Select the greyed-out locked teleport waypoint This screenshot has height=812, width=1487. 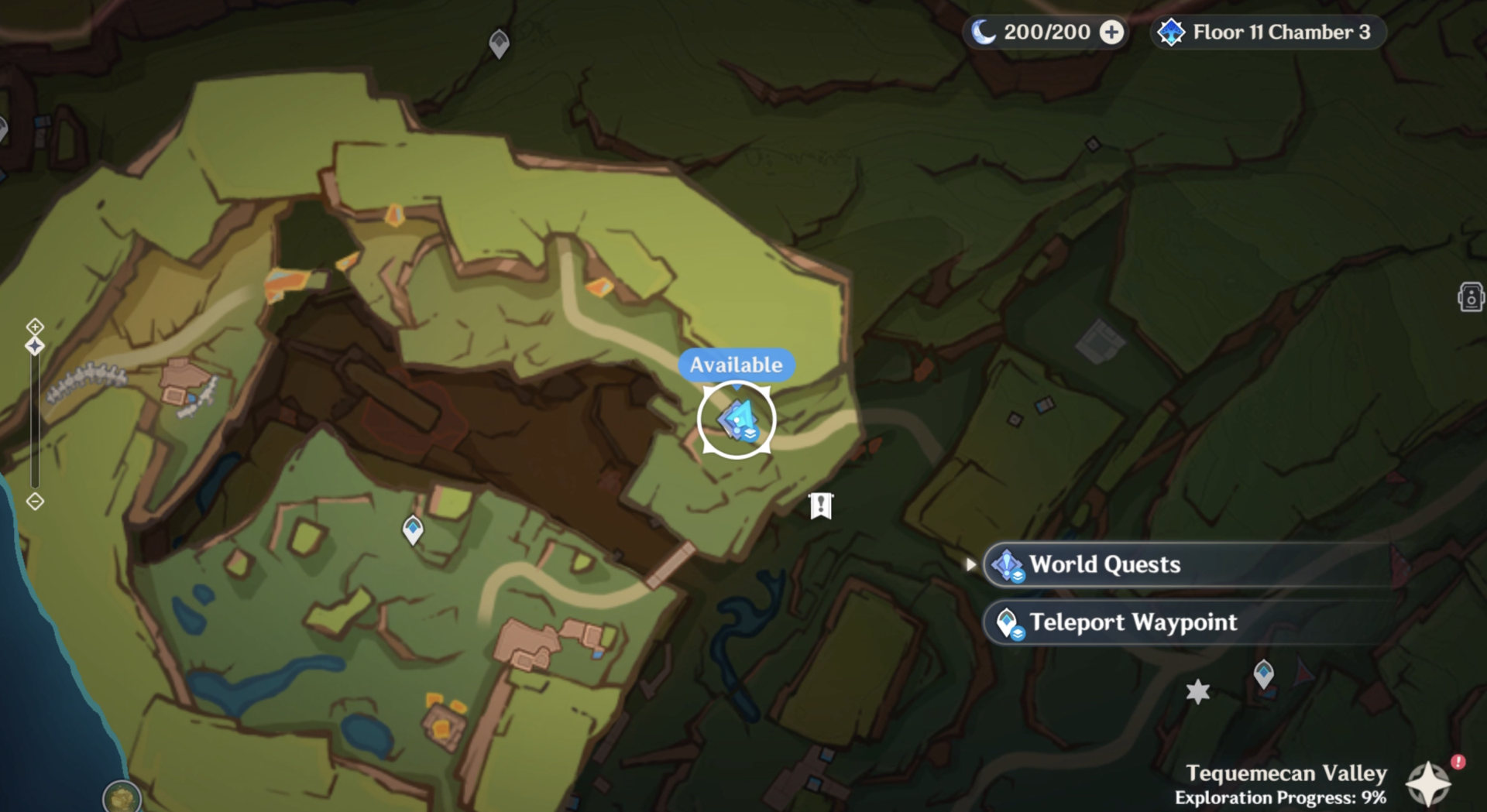[500, 43]
